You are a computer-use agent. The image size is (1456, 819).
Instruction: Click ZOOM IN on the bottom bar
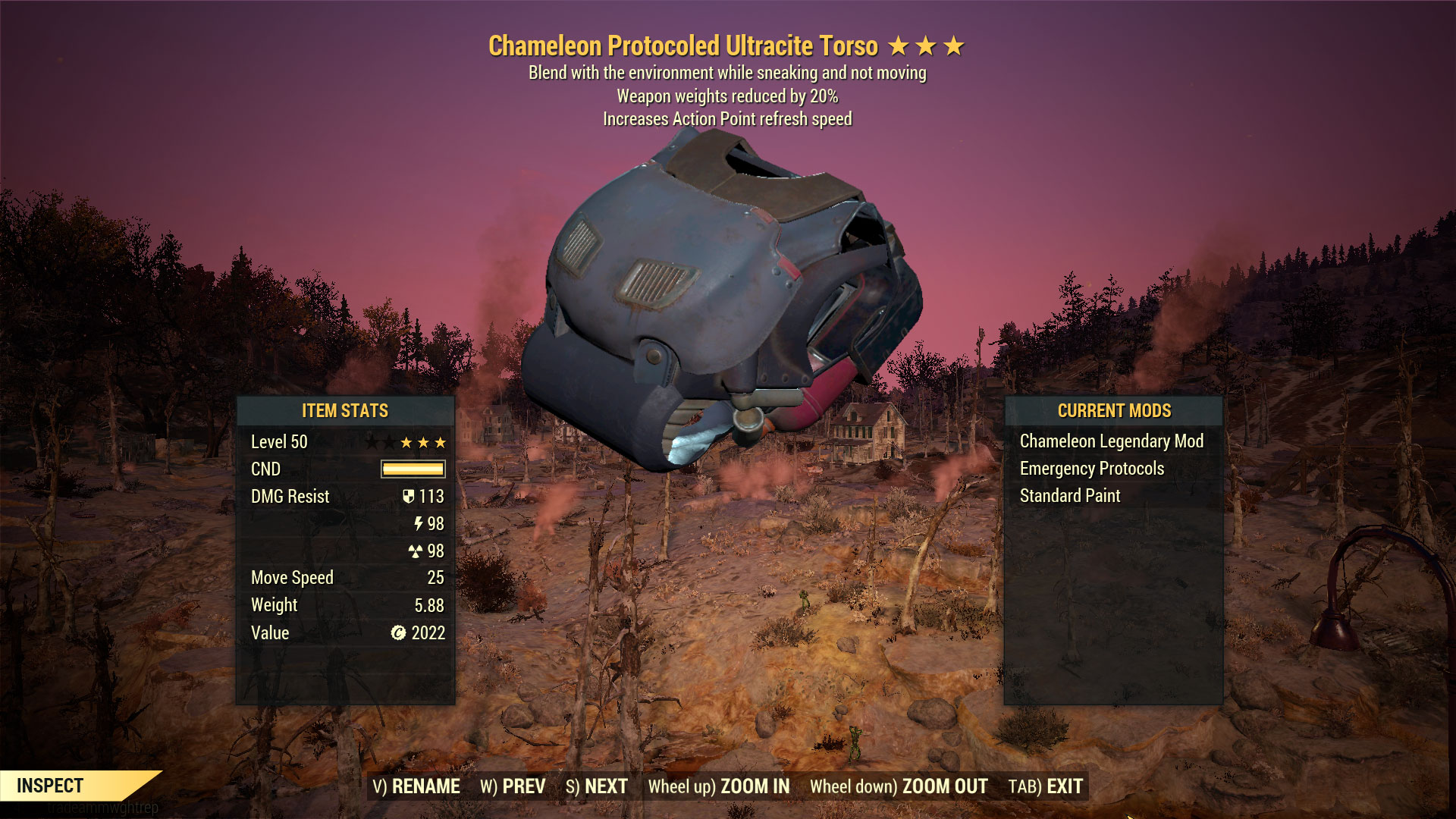pyautogui.click(x=718, y=786)
